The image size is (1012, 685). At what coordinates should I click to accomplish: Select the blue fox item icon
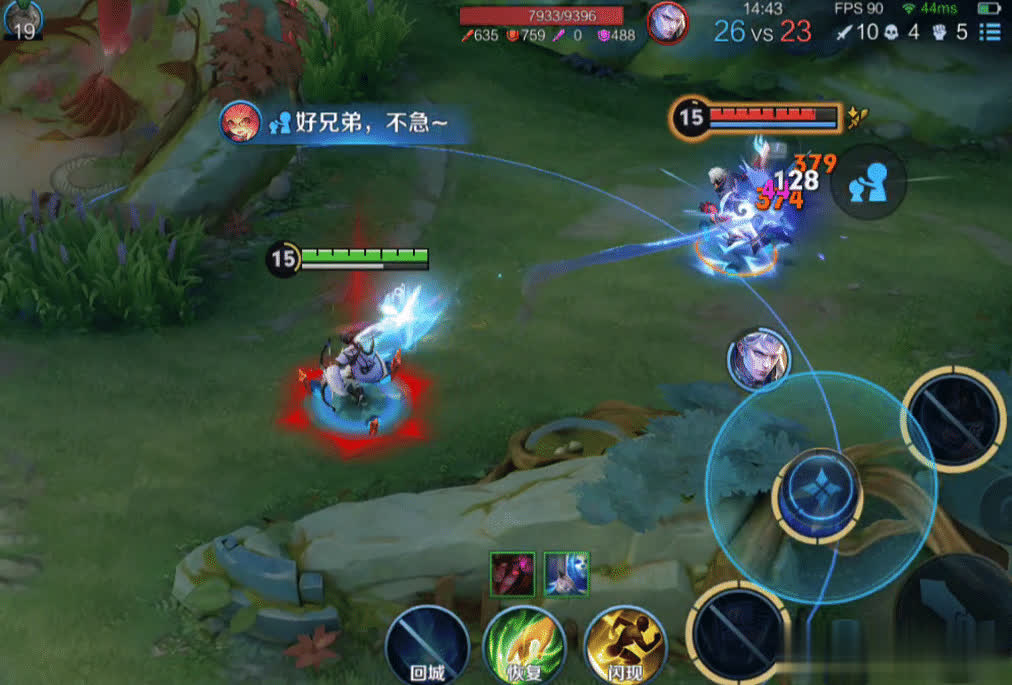pos(567,573)
